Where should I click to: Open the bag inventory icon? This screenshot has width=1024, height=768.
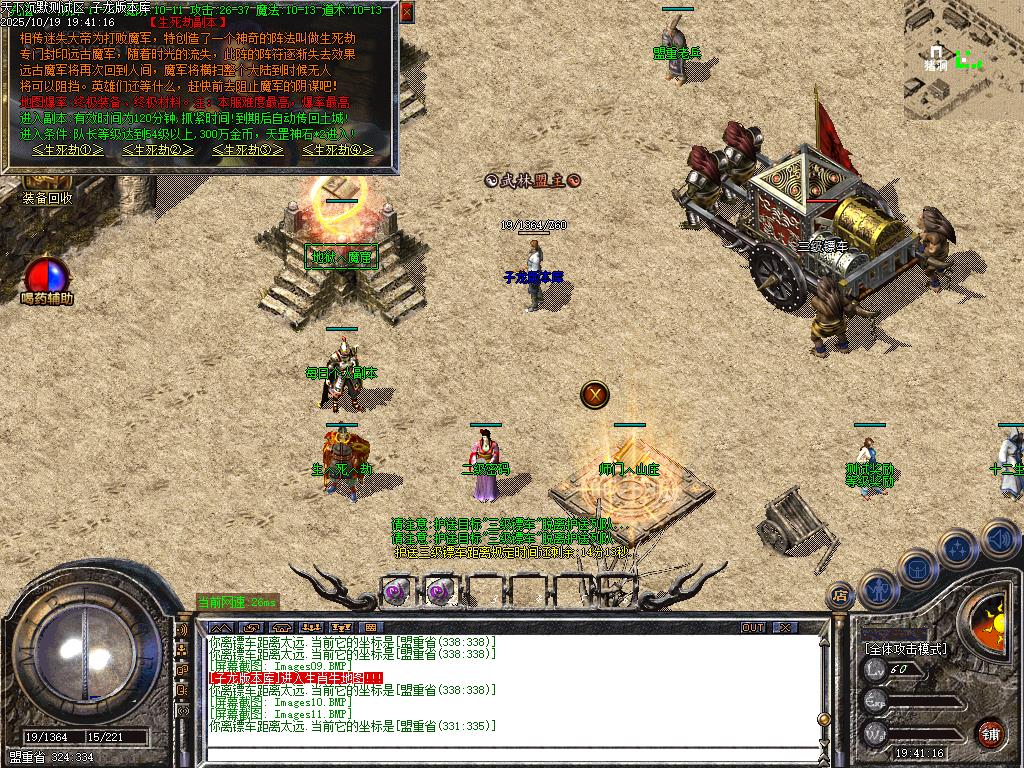(x=918, y=568)
